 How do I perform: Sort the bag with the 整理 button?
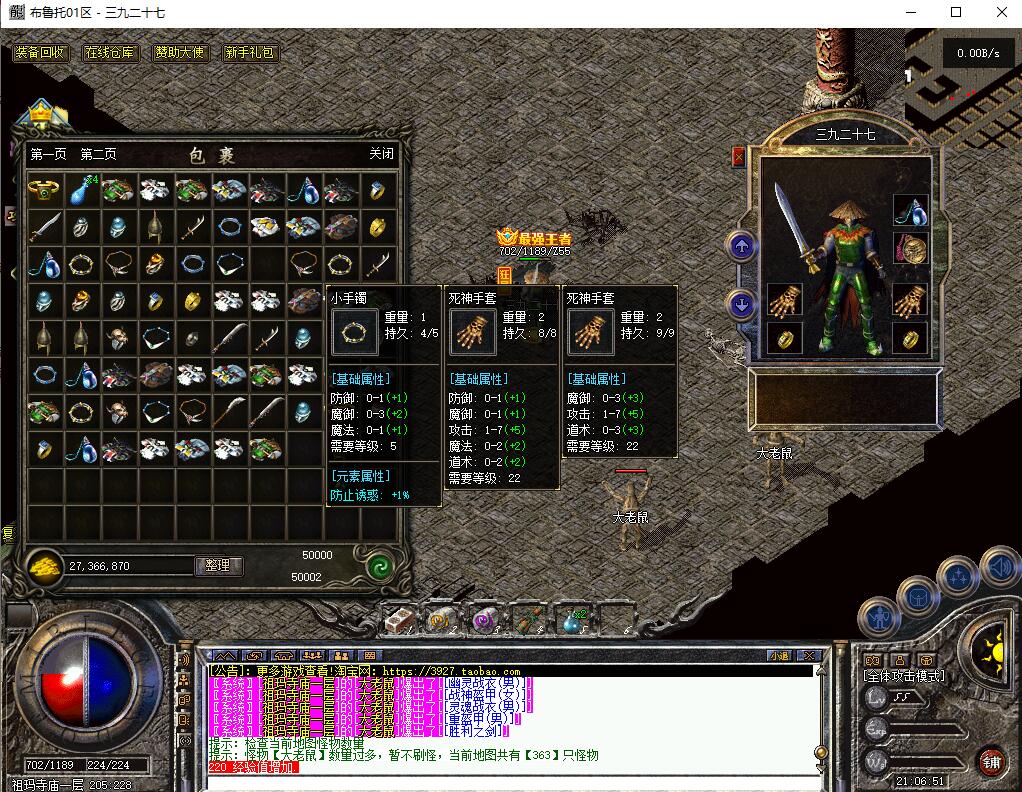[218, 566]
